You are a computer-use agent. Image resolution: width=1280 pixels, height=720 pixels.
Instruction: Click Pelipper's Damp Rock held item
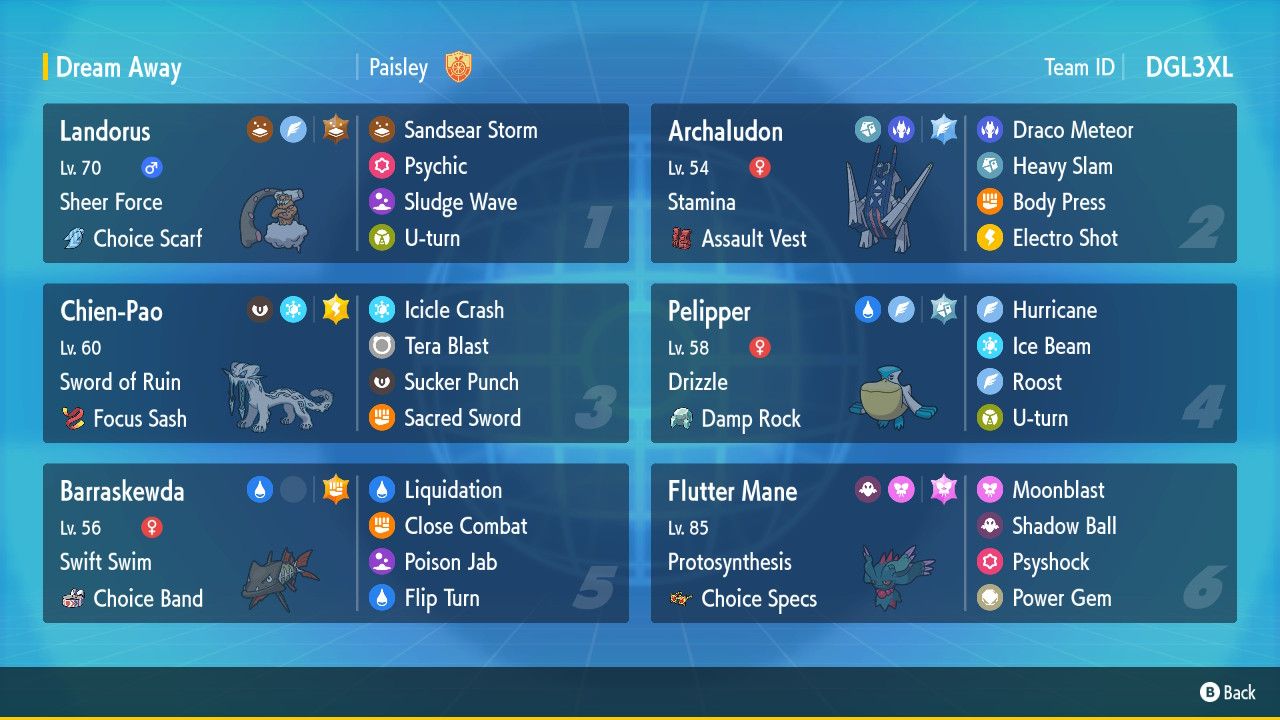pyautogui.click(x=750, y=419)
